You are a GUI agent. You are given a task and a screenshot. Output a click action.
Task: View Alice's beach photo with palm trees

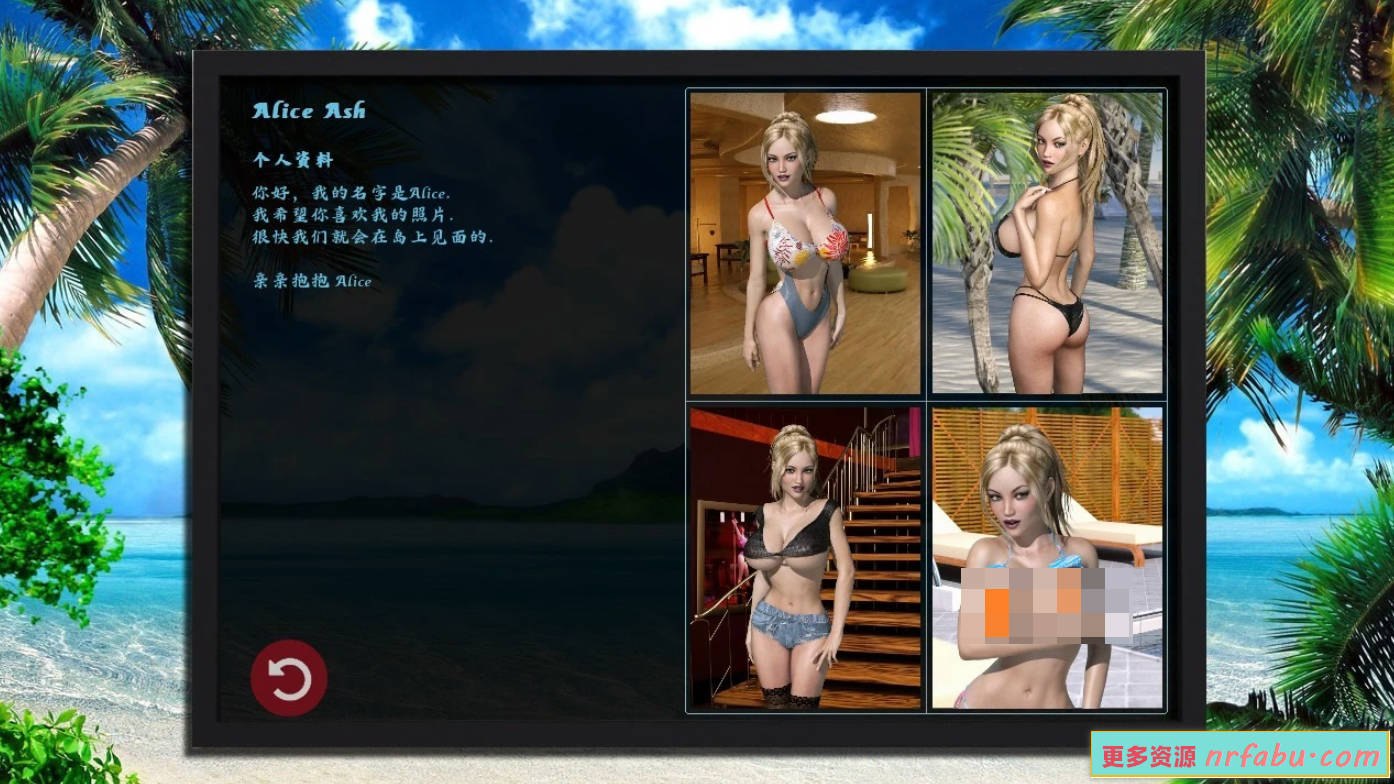[1047, 243]
